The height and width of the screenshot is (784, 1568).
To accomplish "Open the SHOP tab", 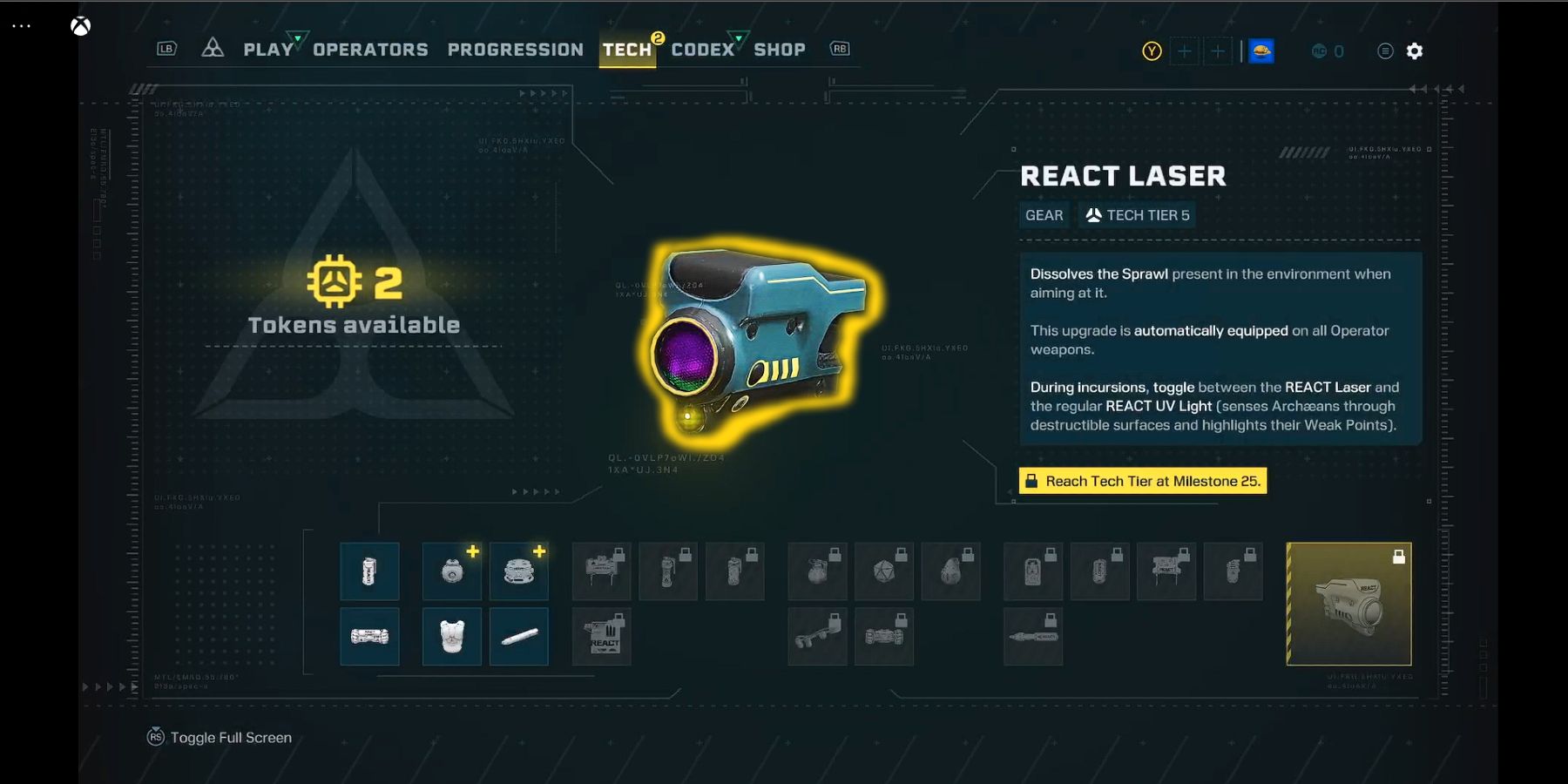I will click(780, 49).
